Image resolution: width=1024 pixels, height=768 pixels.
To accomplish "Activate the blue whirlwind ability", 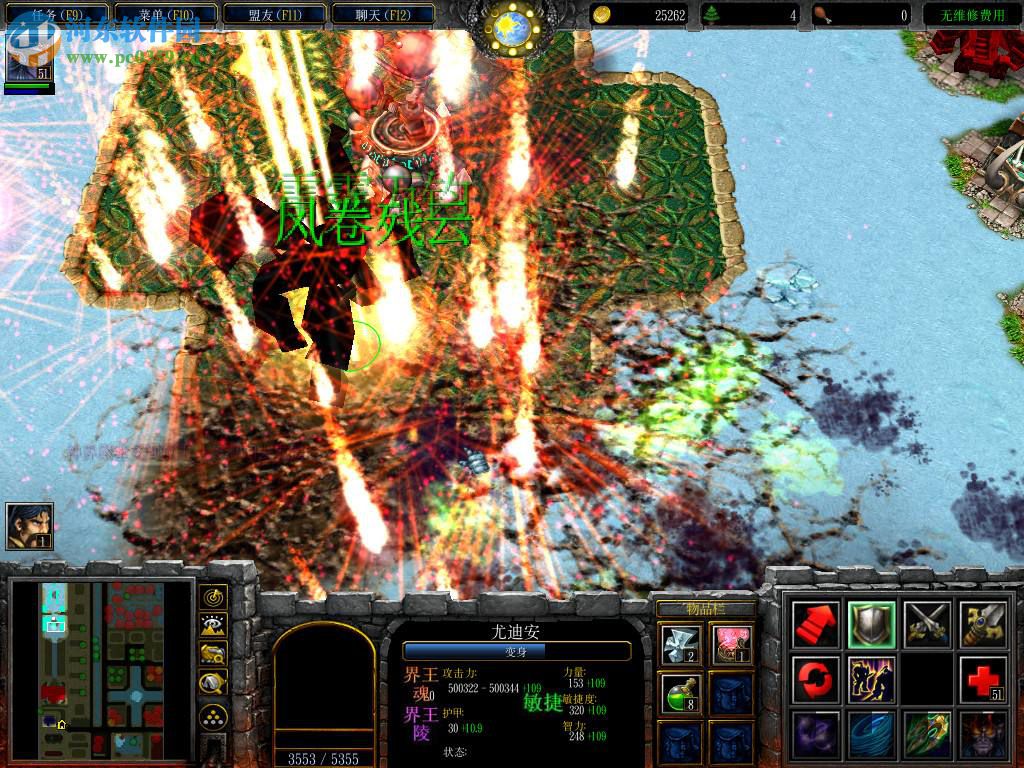I will [x=870, y=735].
